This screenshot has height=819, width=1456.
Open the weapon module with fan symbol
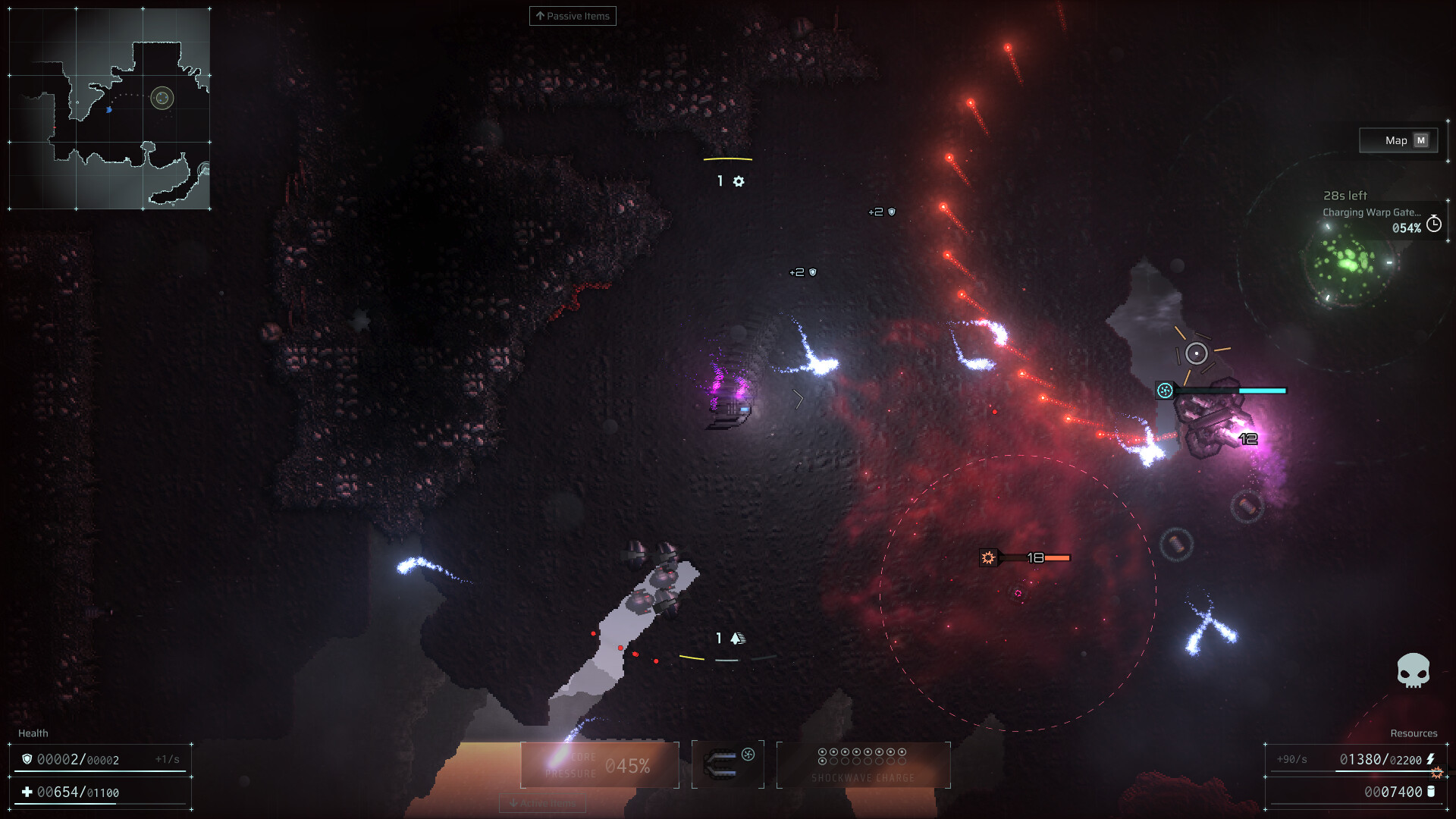(x=727, y=763)
